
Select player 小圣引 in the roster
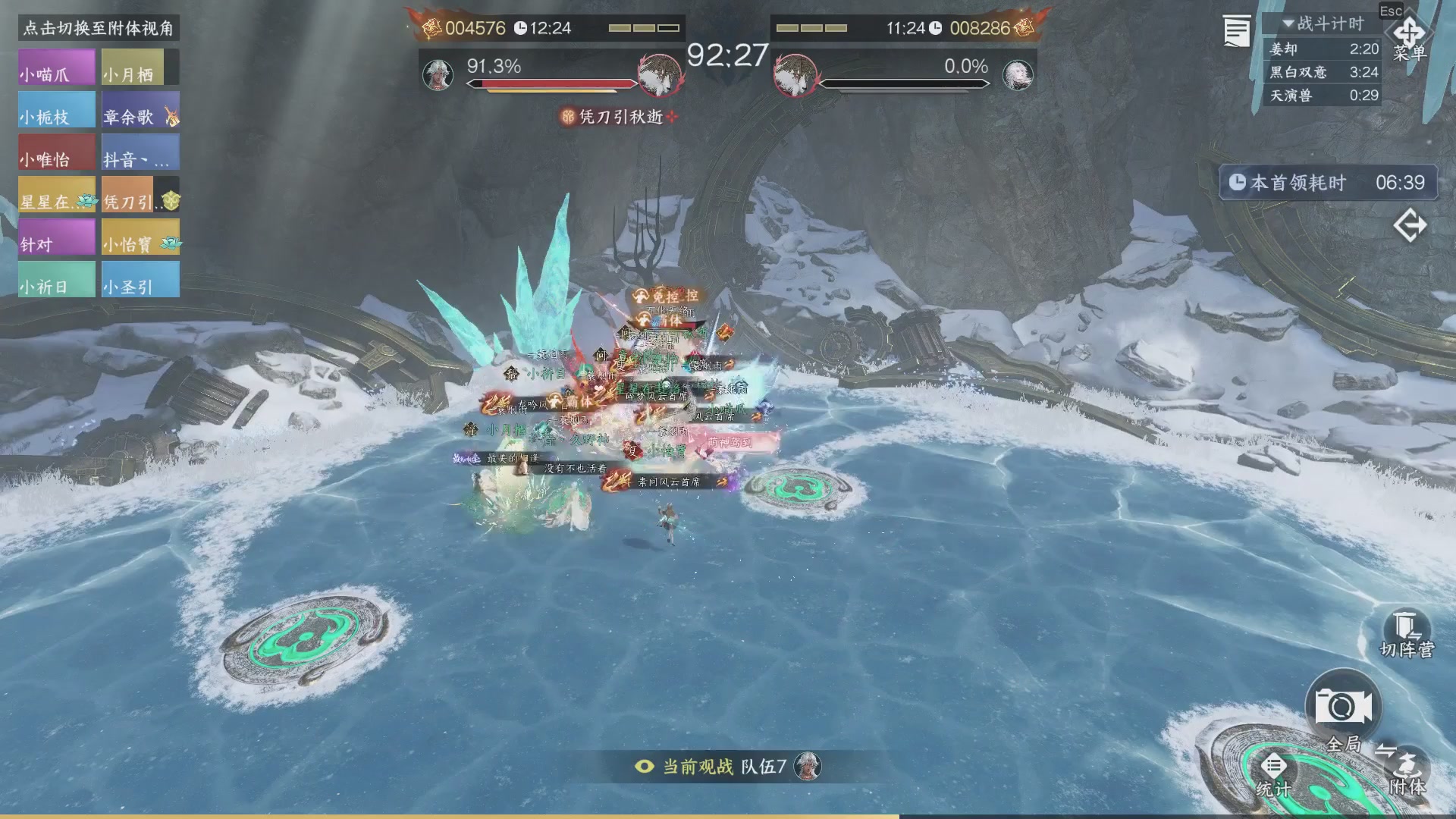(x=140, y=280)
